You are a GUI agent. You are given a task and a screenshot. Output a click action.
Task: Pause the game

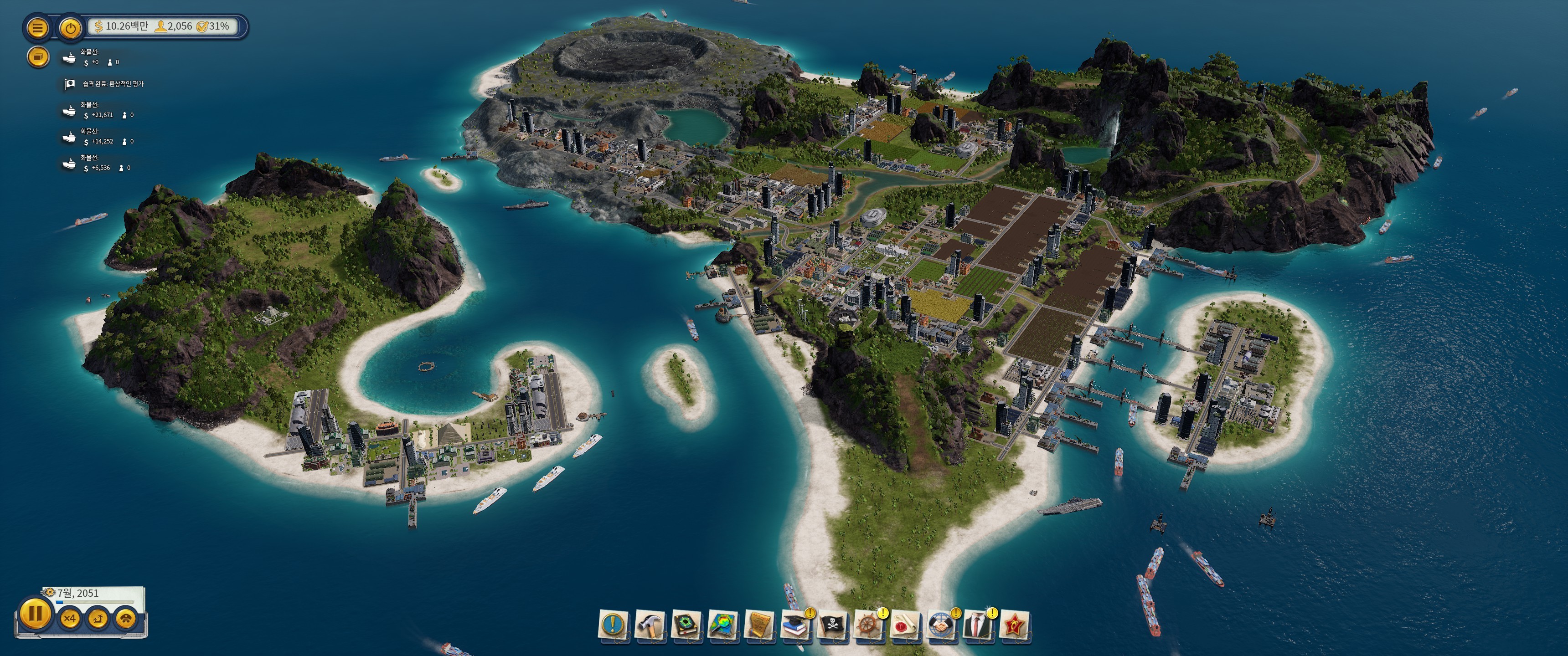point(35,613)
